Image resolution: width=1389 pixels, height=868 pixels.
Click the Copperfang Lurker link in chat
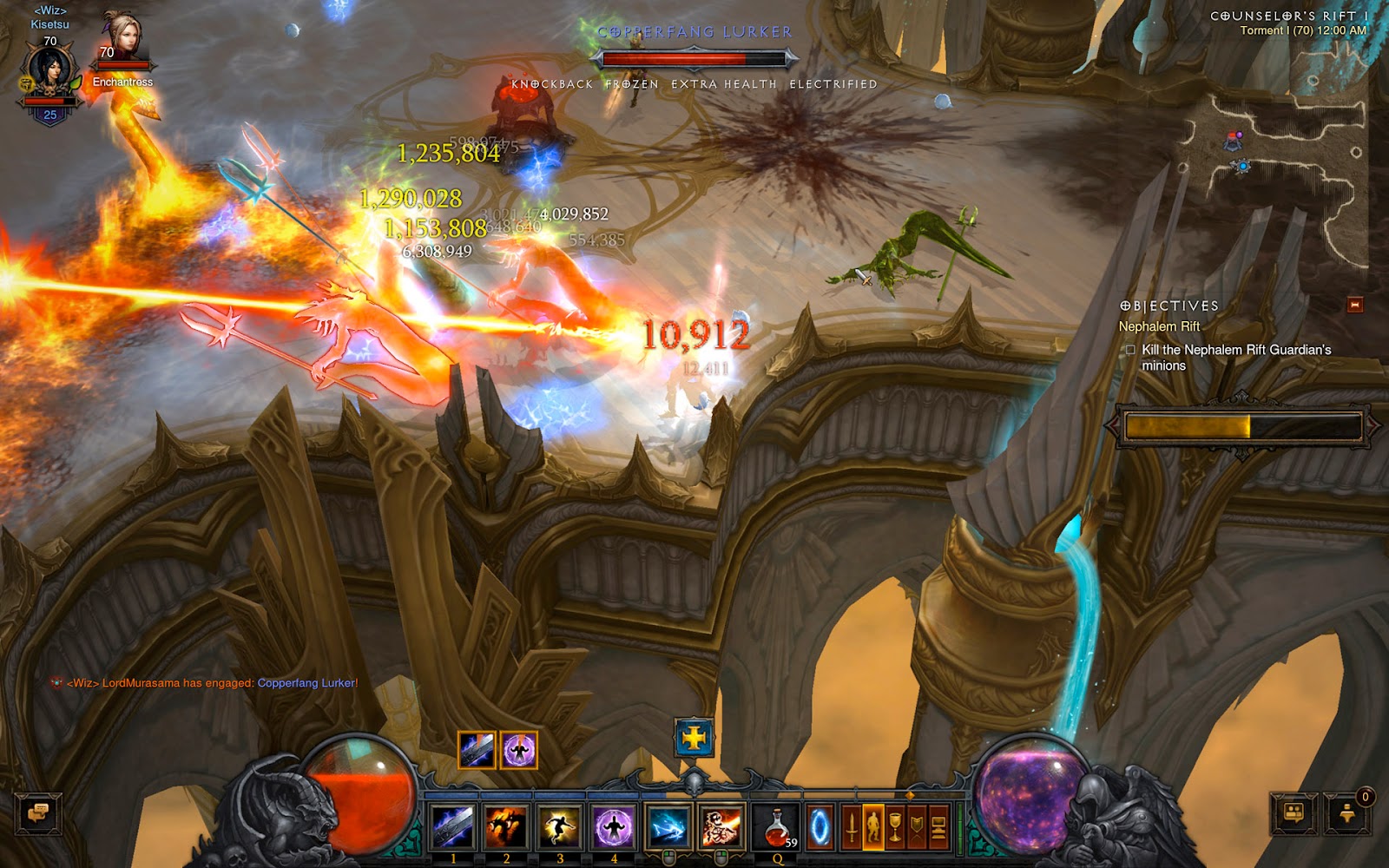[x=306, y=683]
